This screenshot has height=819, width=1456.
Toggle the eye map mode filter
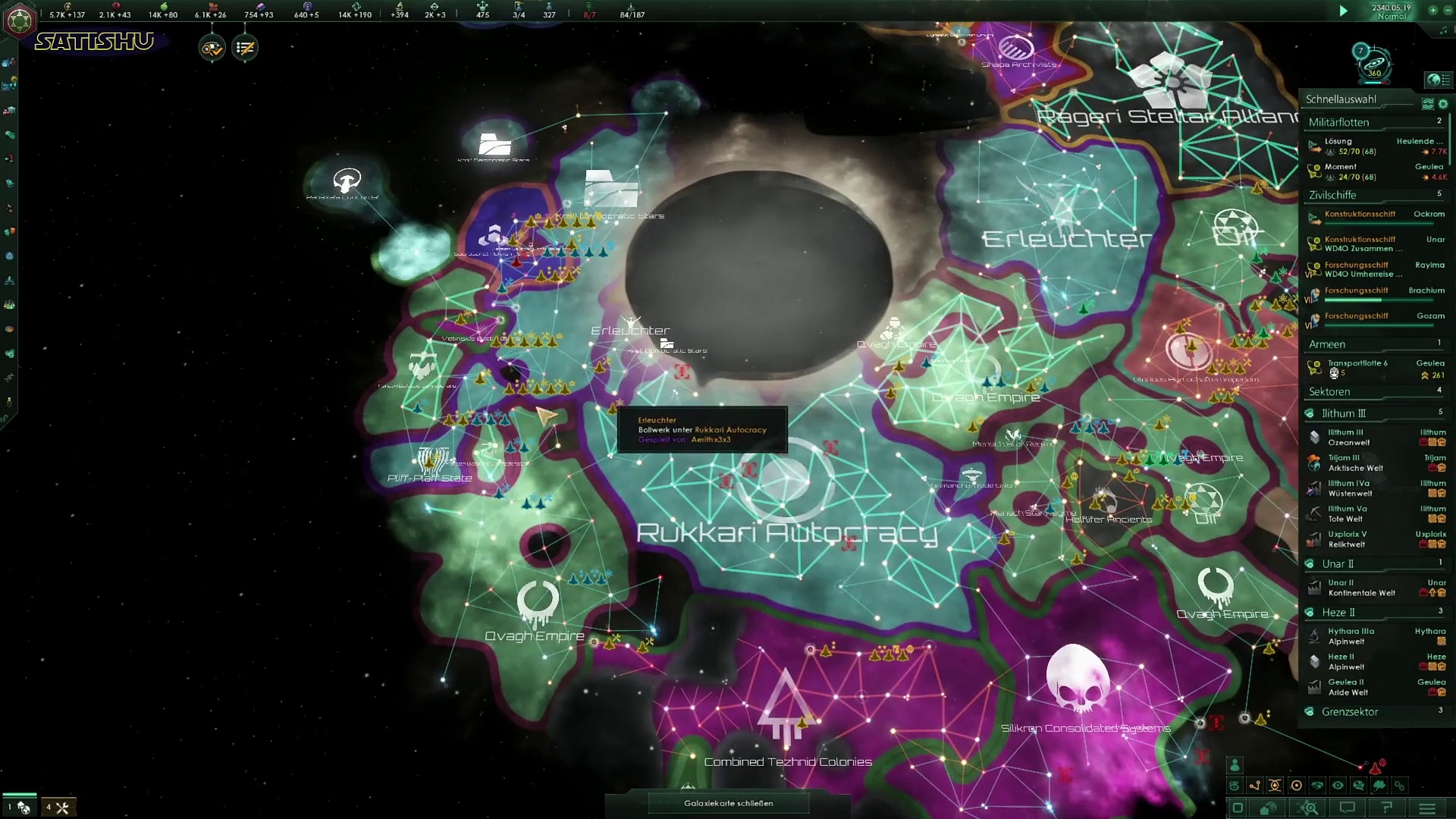coord(1338,786)
